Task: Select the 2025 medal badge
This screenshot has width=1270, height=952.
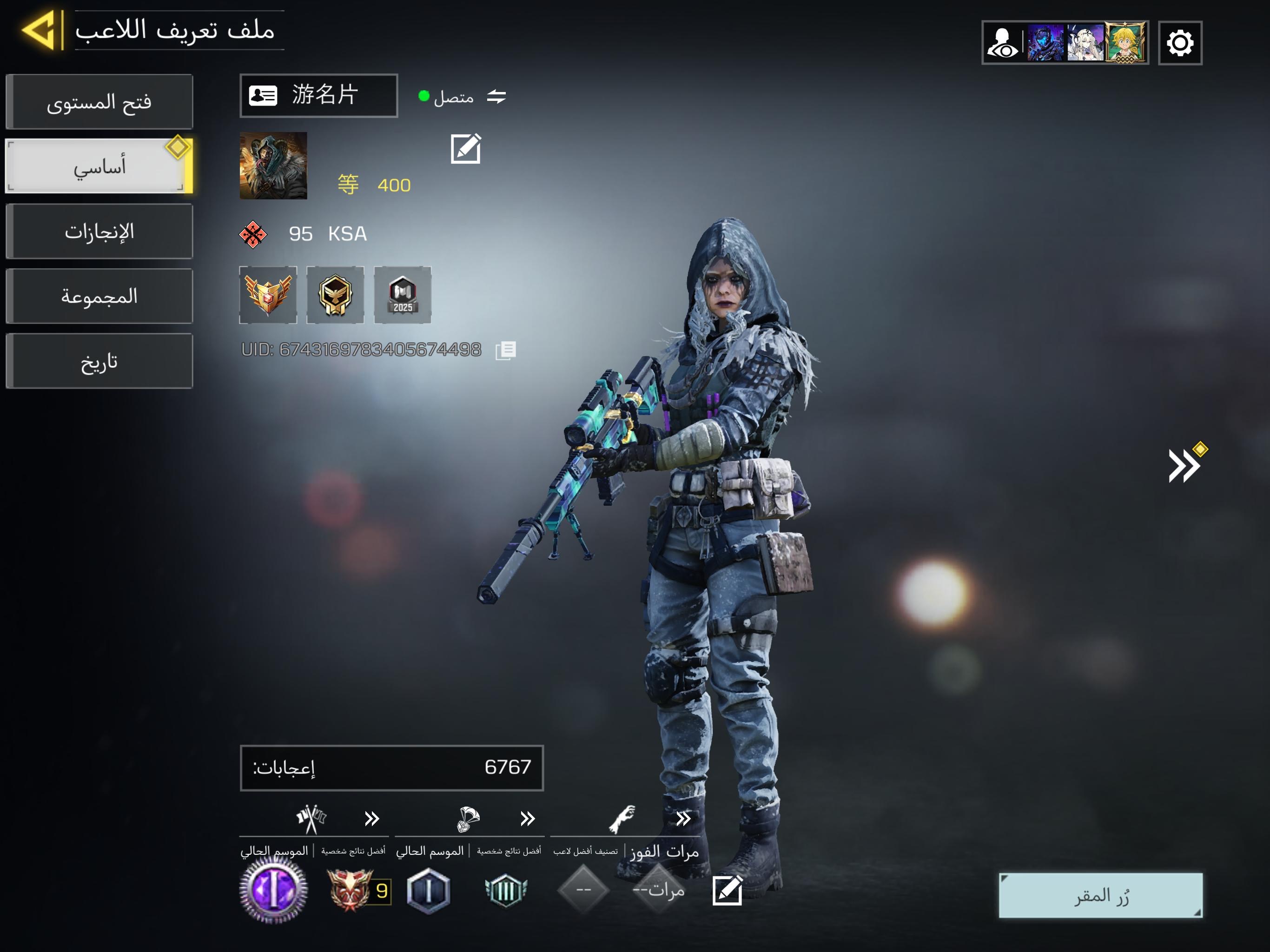Action: coord(403,295)
